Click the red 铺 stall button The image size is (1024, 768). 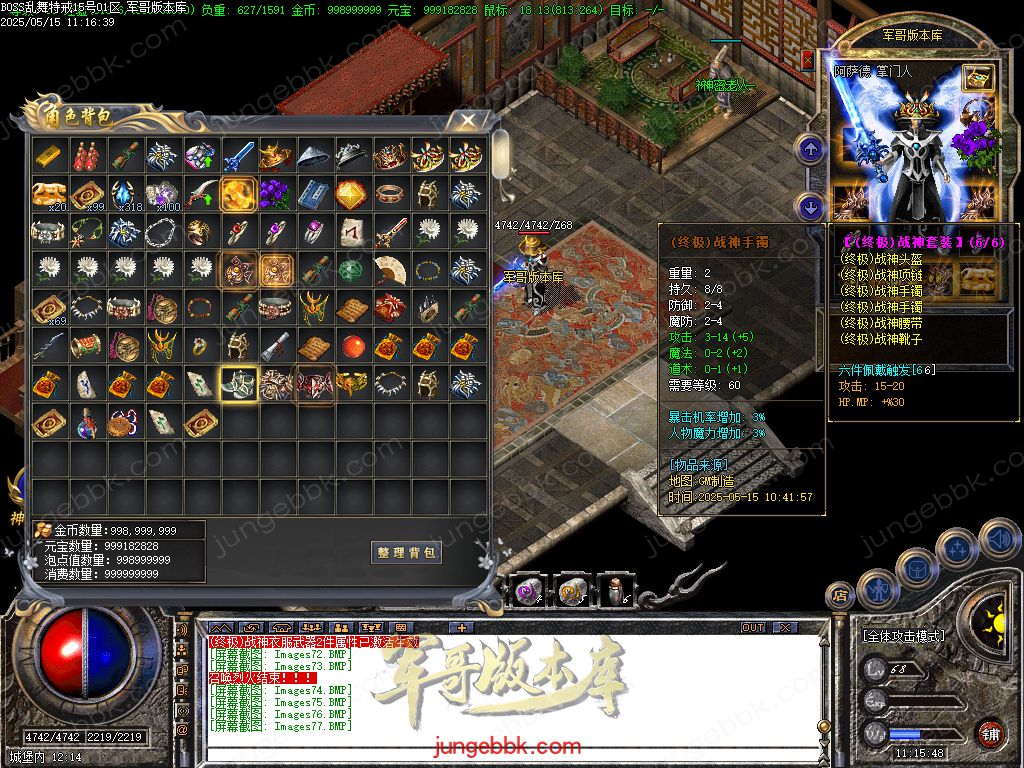tap(990, 733)
